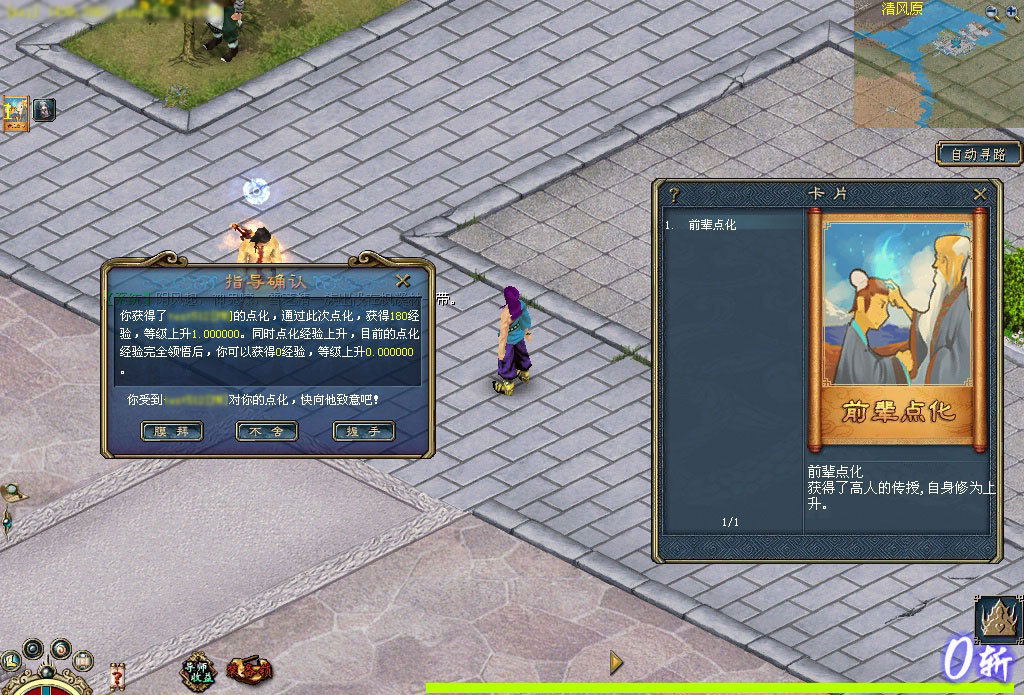Expand the yellow arrow at screen bottom
1024x695 pixels.
616,662
